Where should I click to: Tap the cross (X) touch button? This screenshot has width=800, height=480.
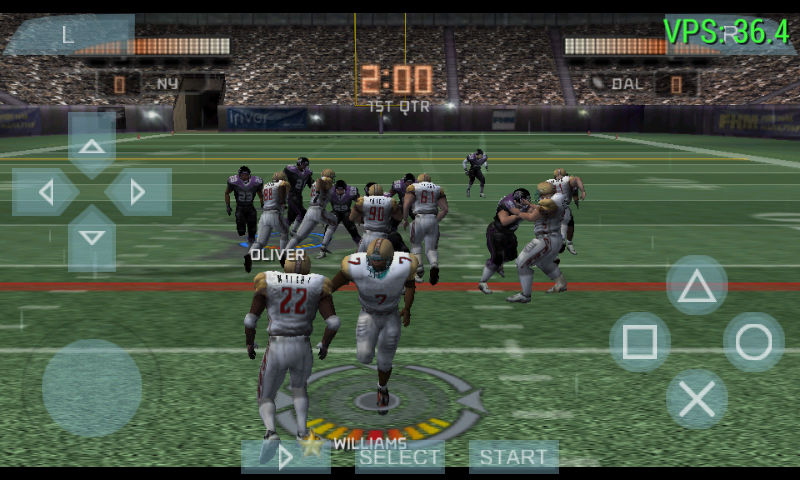(697, 399)
